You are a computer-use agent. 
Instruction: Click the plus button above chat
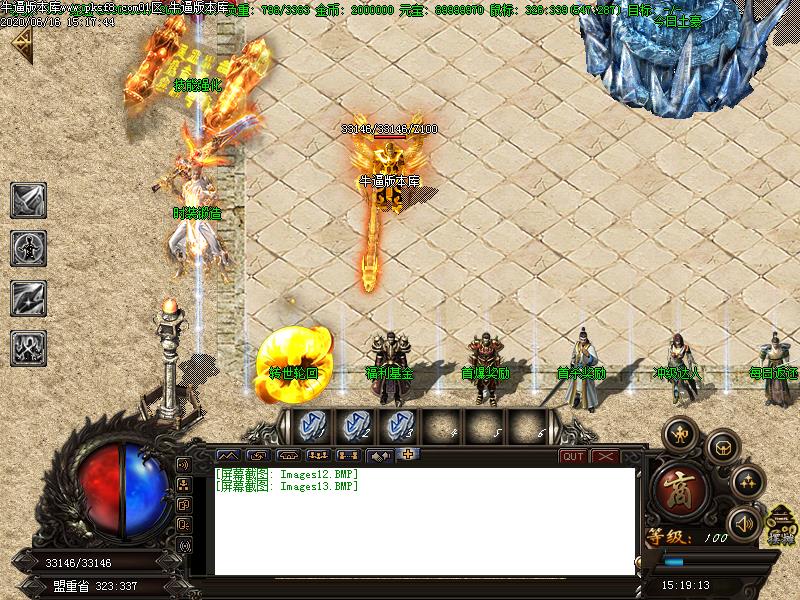point(408,455)
